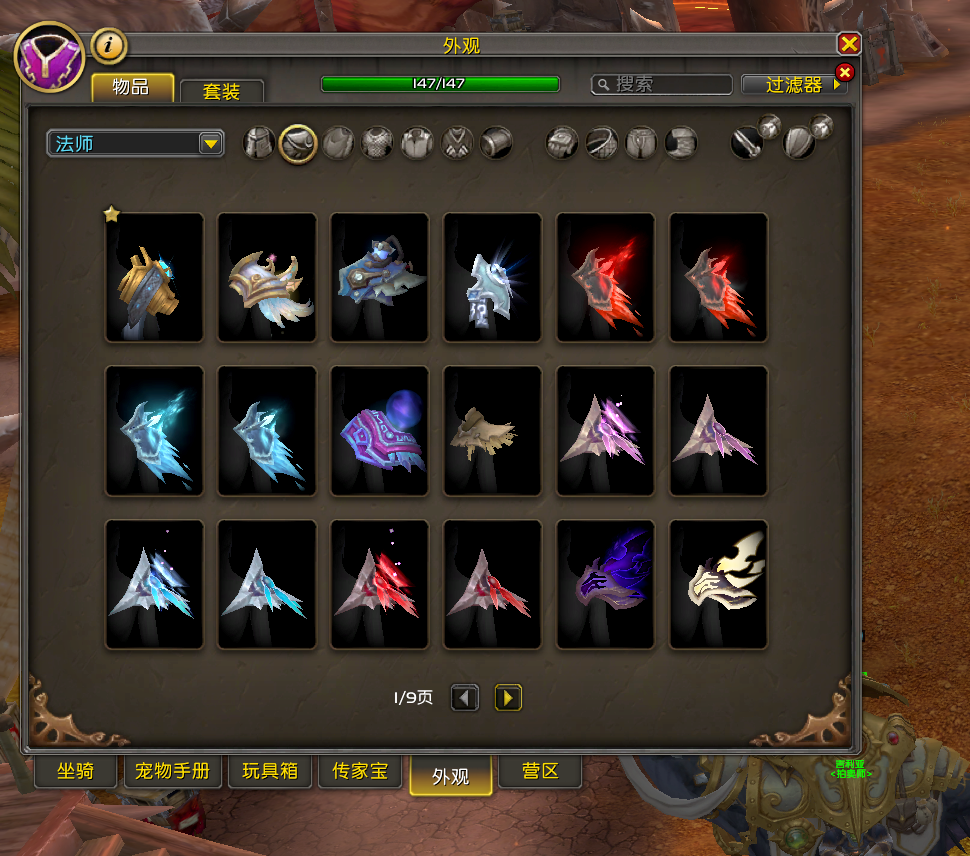Click the 搜索 search box

662,85
